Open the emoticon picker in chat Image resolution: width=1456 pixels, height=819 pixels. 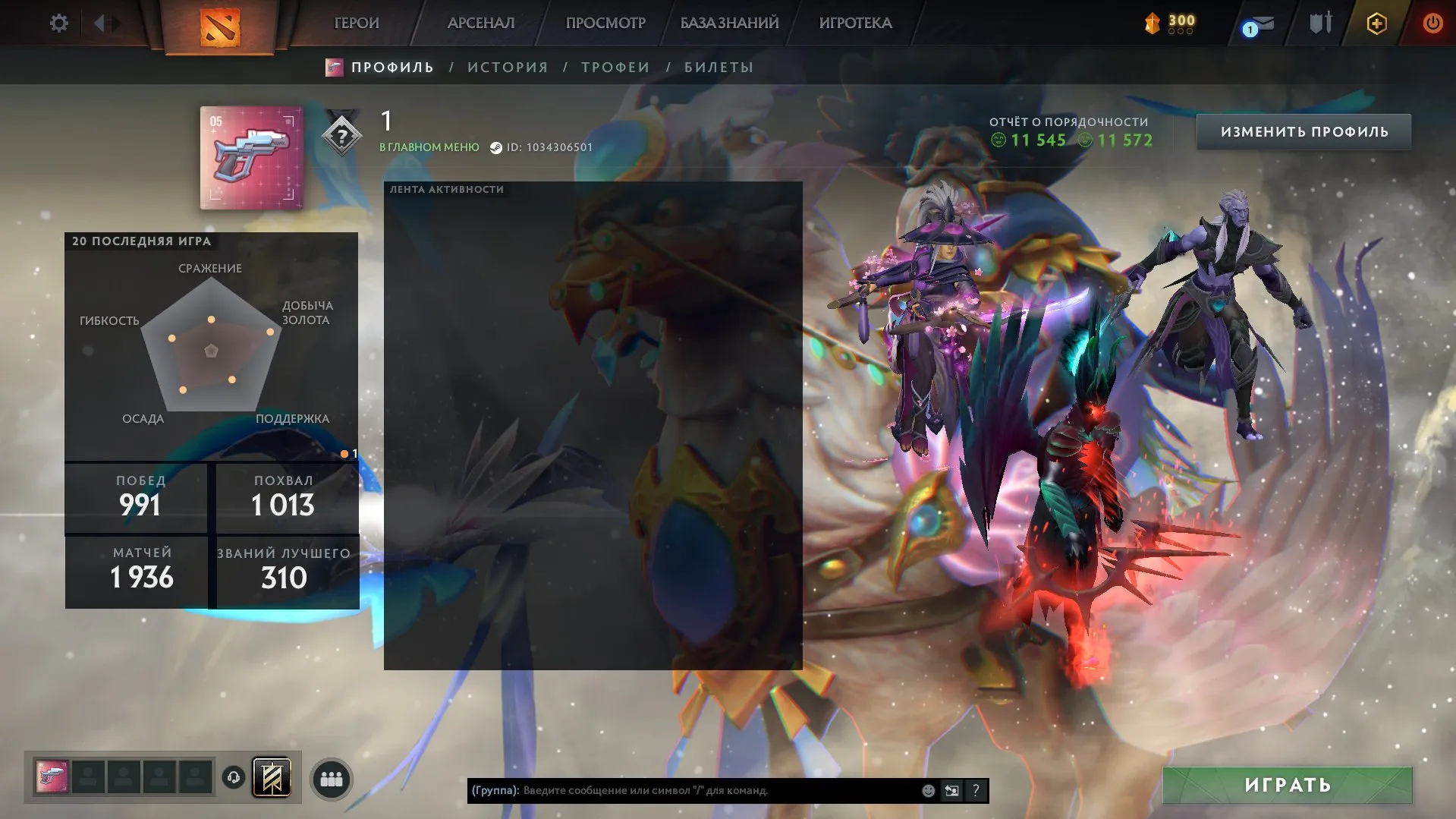point(927,789)
